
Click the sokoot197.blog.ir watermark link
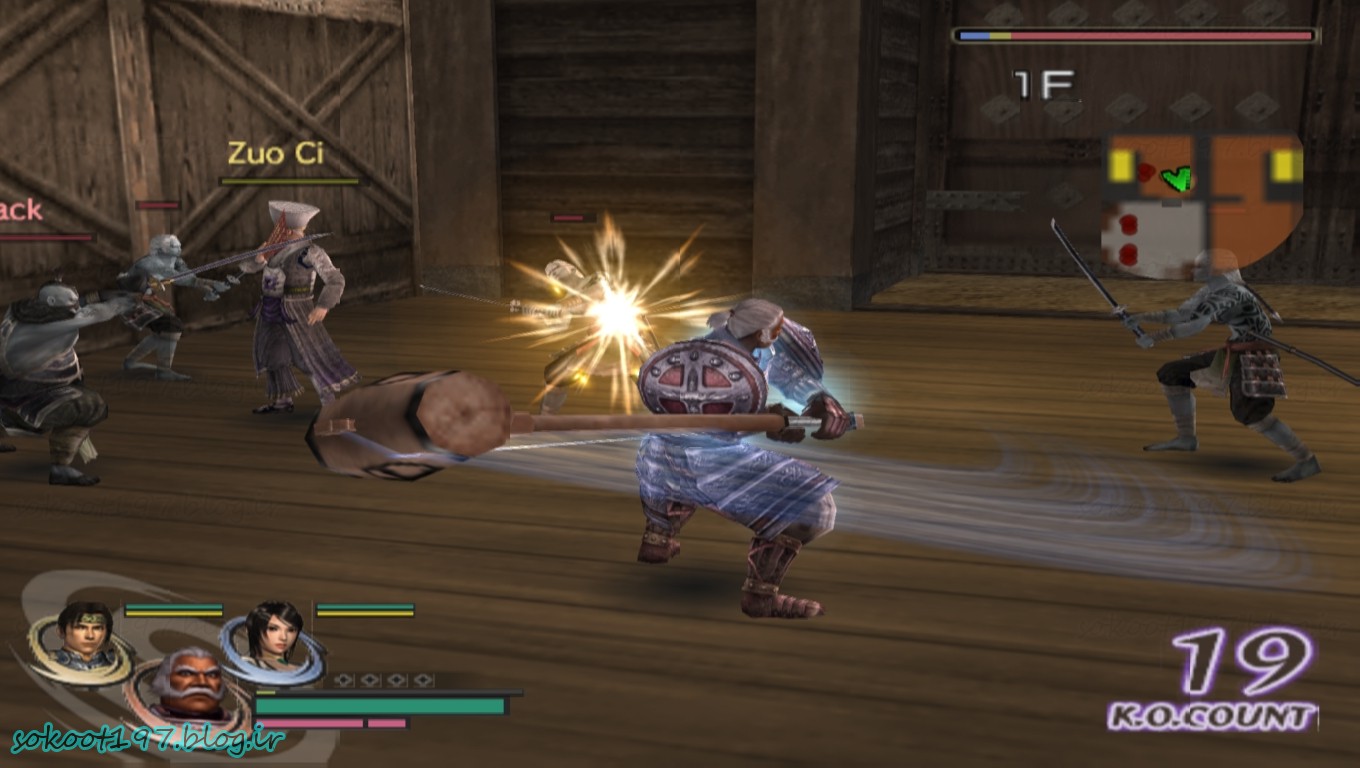pyautogui.click(x=148, y=740)
